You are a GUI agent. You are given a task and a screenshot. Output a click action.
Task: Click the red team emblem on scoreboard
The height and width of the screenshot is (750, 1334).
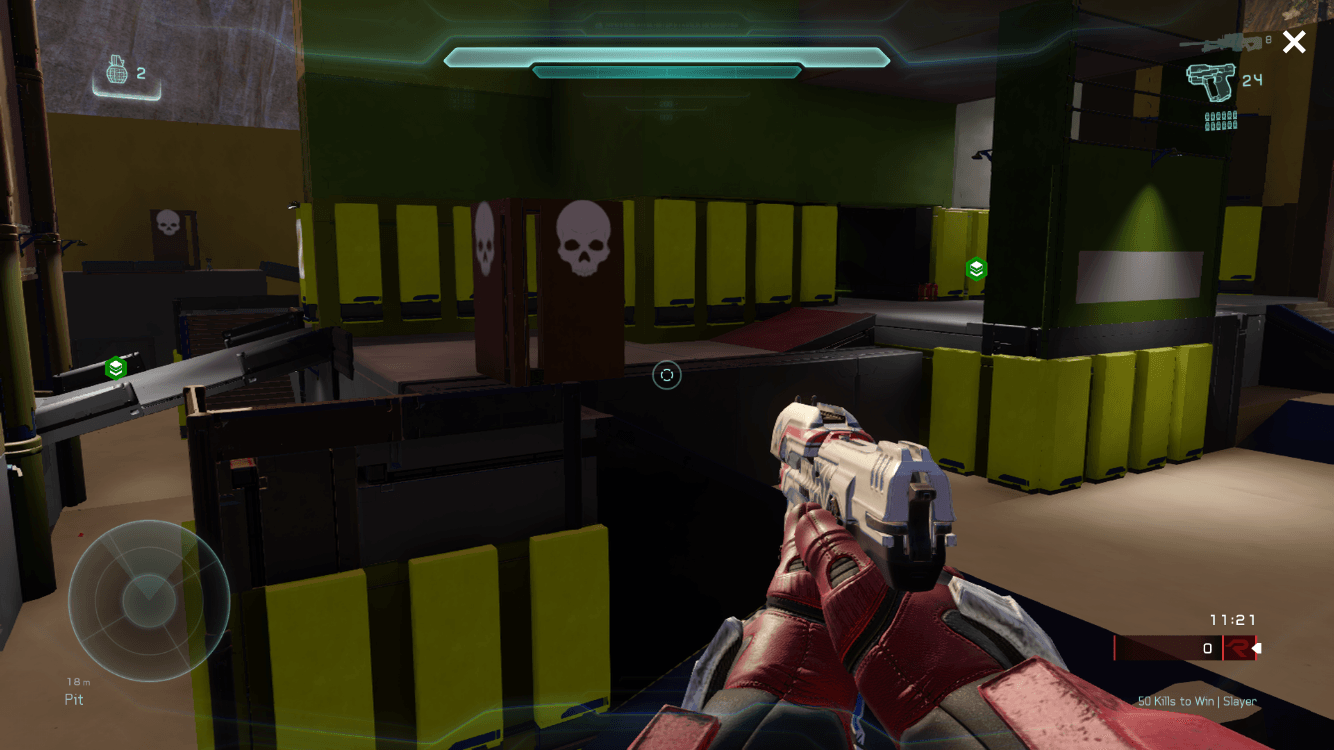pos(1238,648)
